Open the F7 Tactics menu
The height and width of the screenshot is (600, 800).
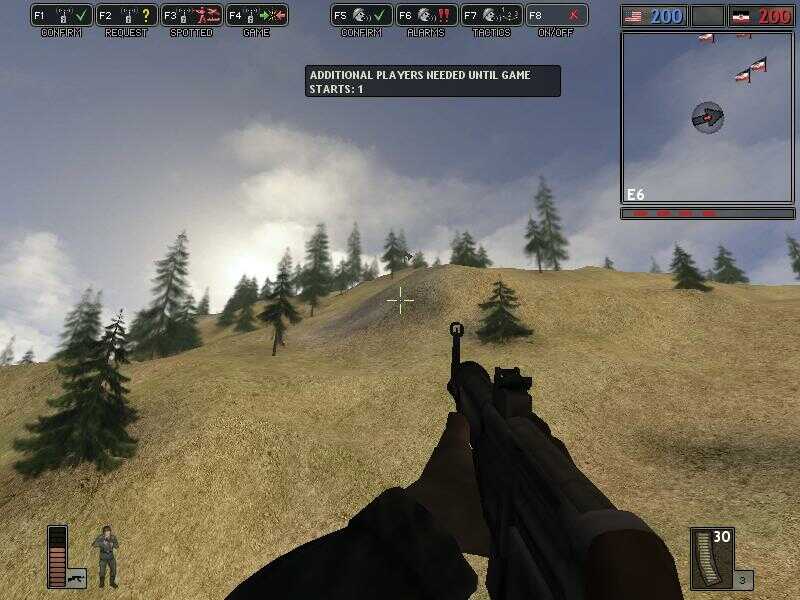tap(491, 16)
